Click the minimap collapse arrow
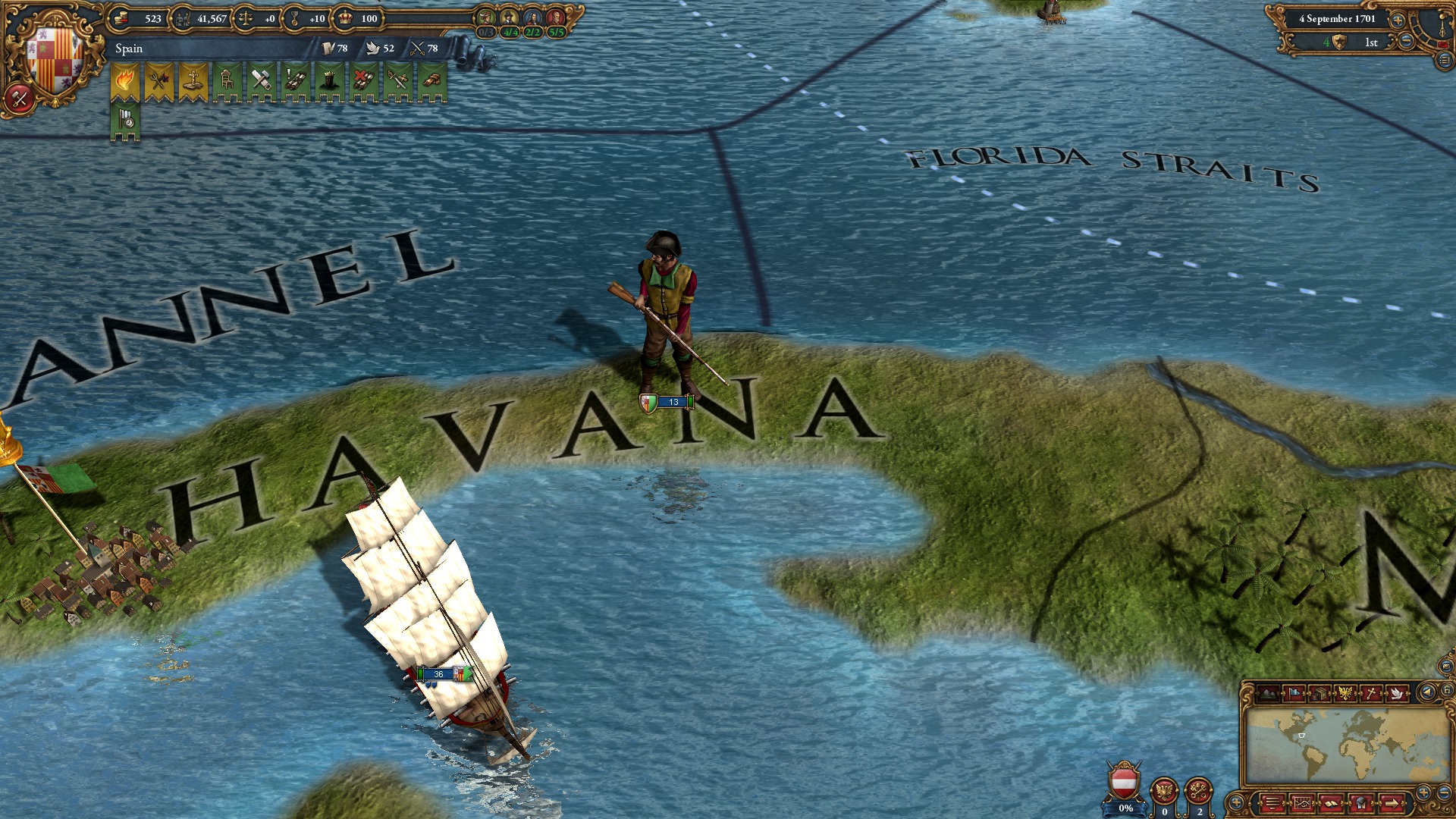 coord(1429,692)
